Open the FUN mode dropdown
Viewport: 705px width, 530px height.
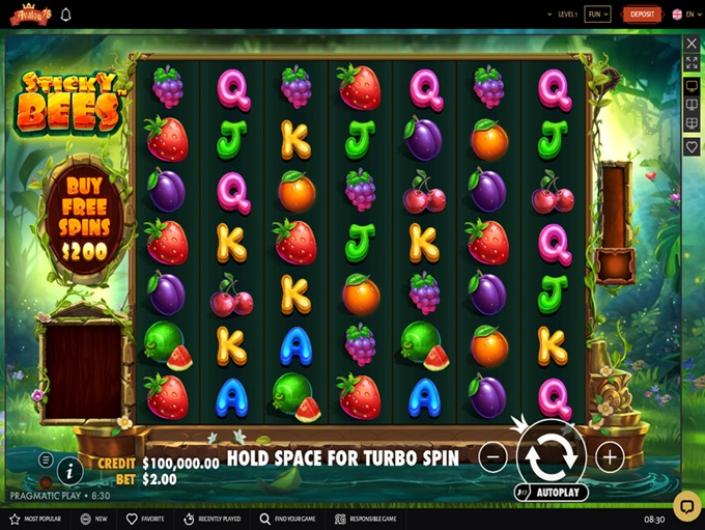597,14
